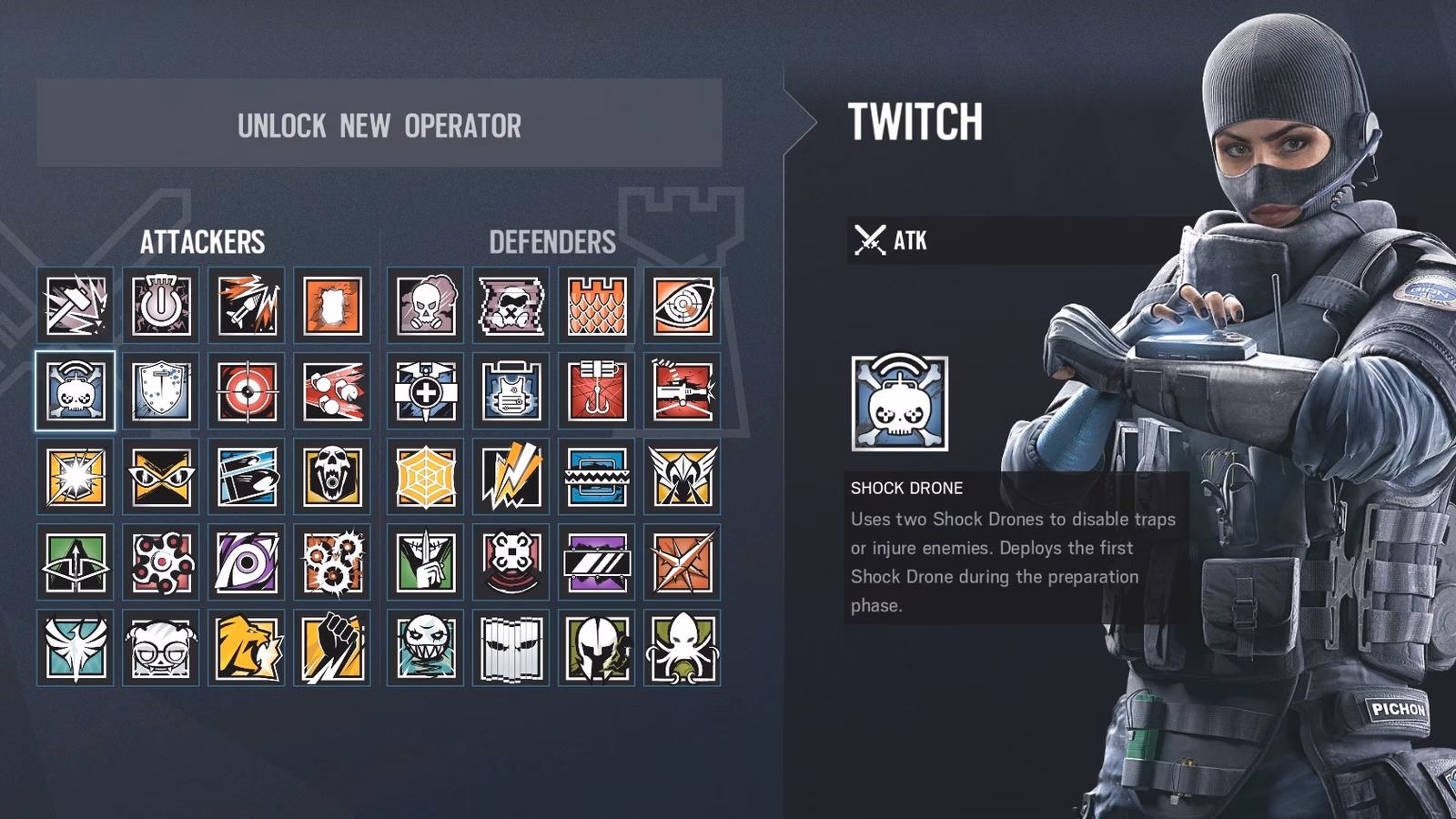Viewport: 1456px width, 819px height.
Task: Select Doc's cross operator icon
Action: [x=424, y=391]
